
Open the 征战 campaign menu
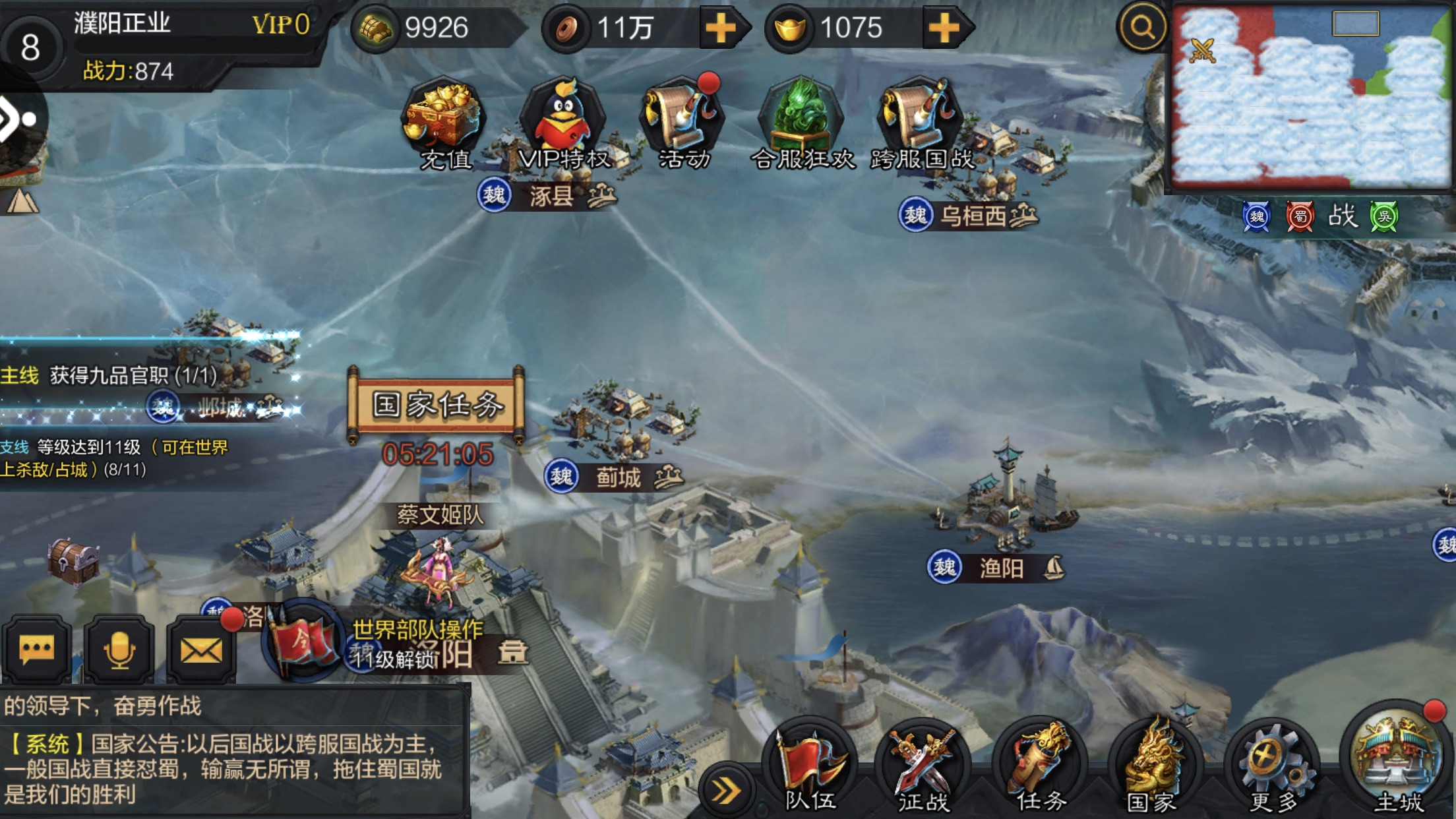click(x=923, y=769)
